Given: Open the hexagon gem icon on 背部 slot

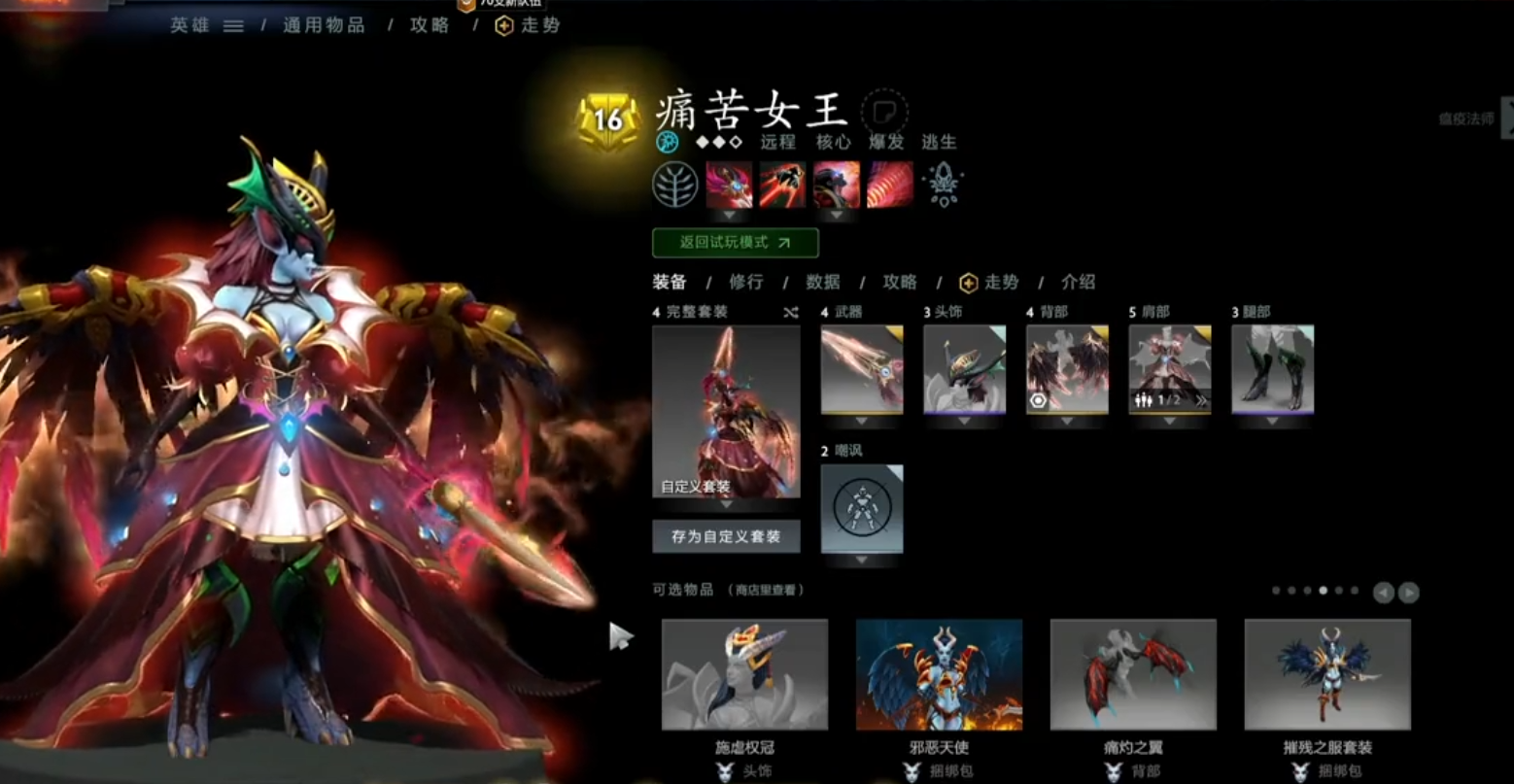Looking at the screenshot, I should 1038,400.
